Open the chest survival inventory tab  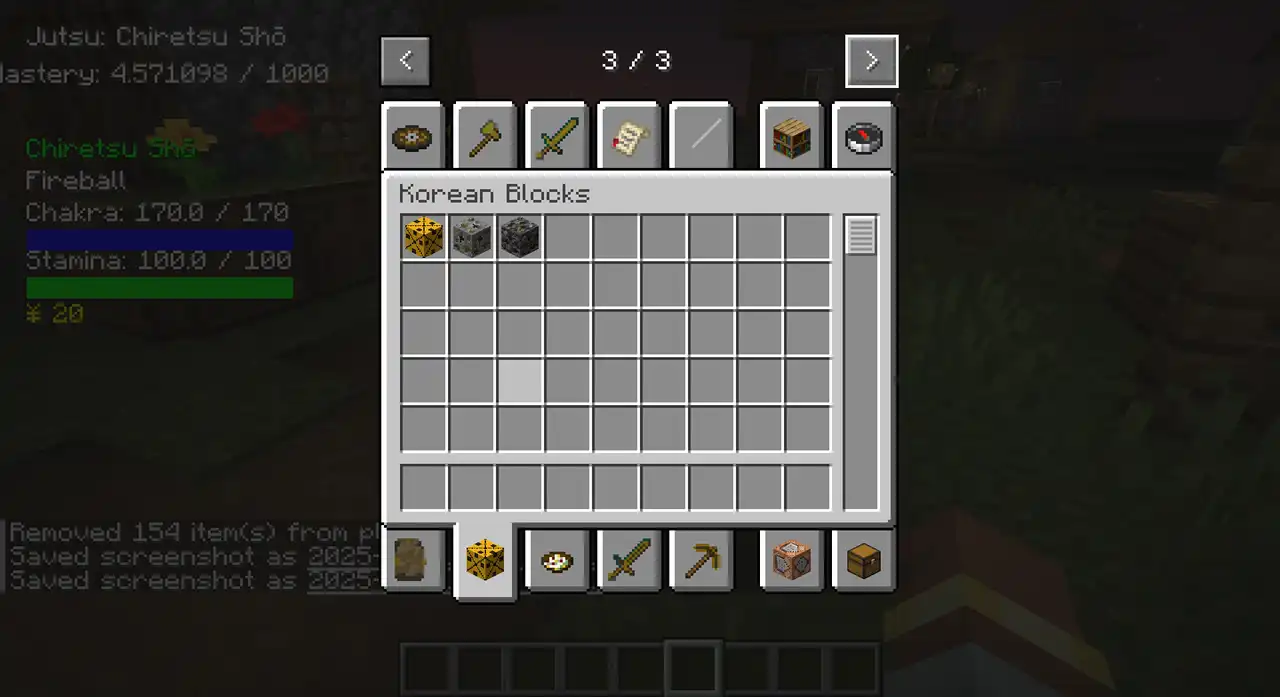click(x=863, y=560)
